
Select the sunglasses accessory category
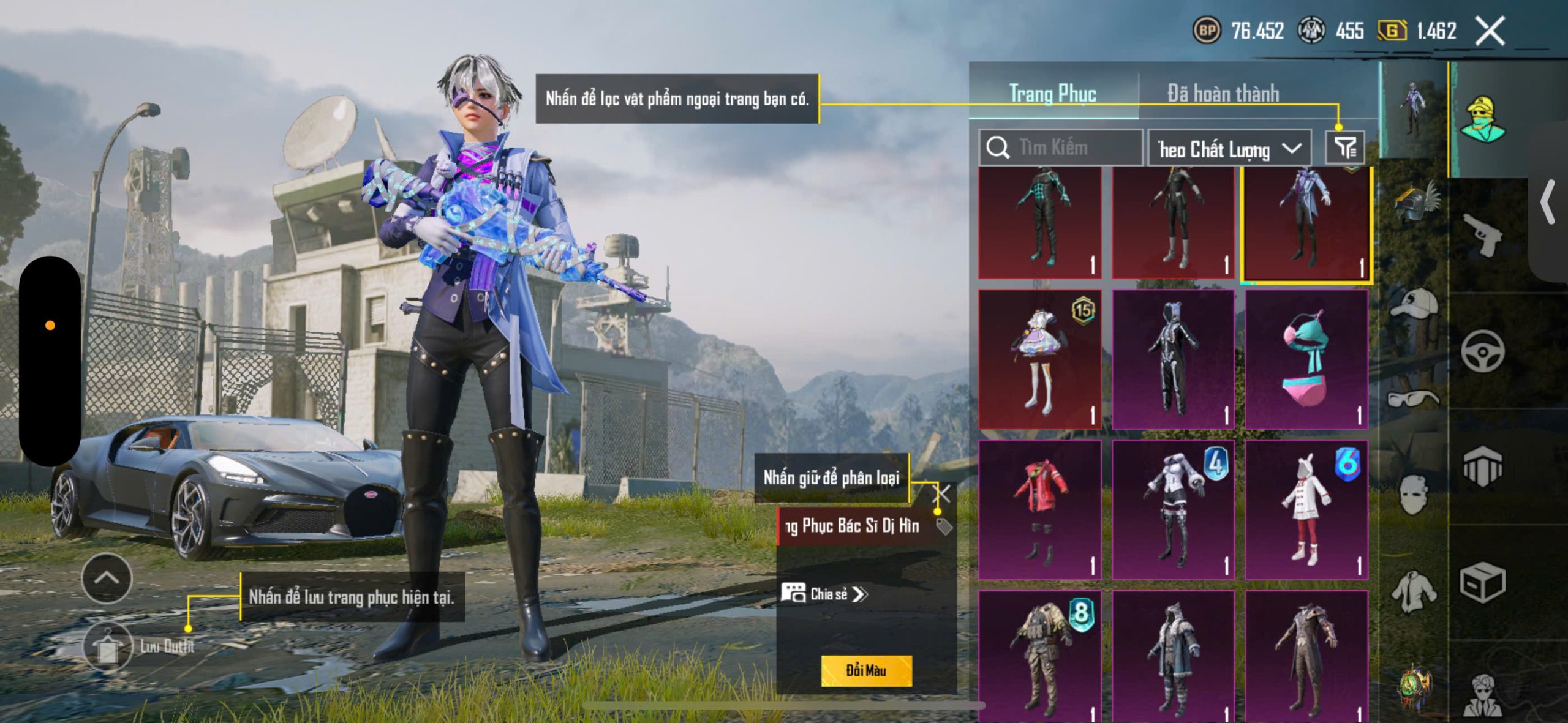coord(1412,399)
